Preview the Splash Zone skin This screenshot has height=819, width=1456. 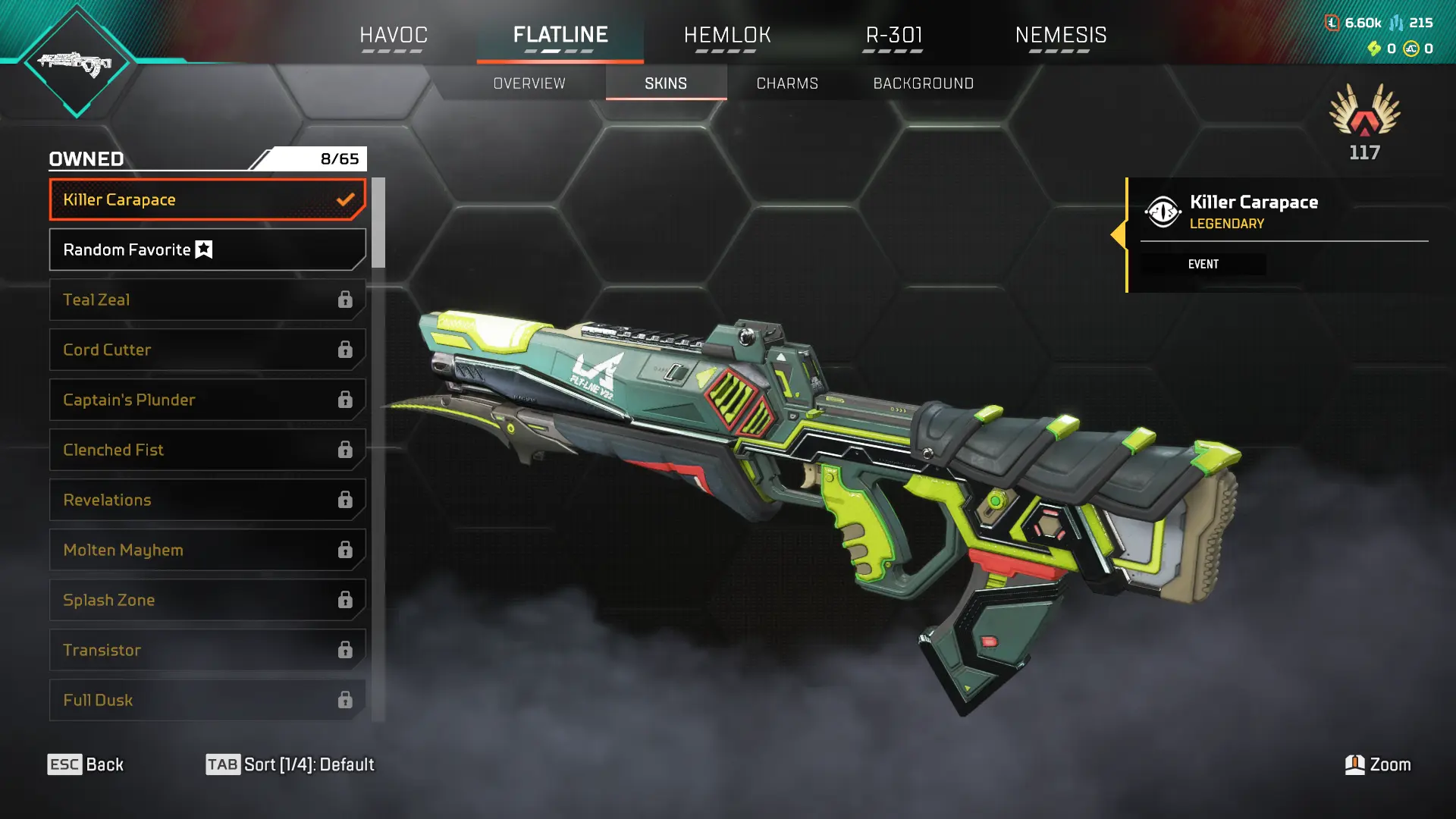pyautogui.click(x=207, y=600)
